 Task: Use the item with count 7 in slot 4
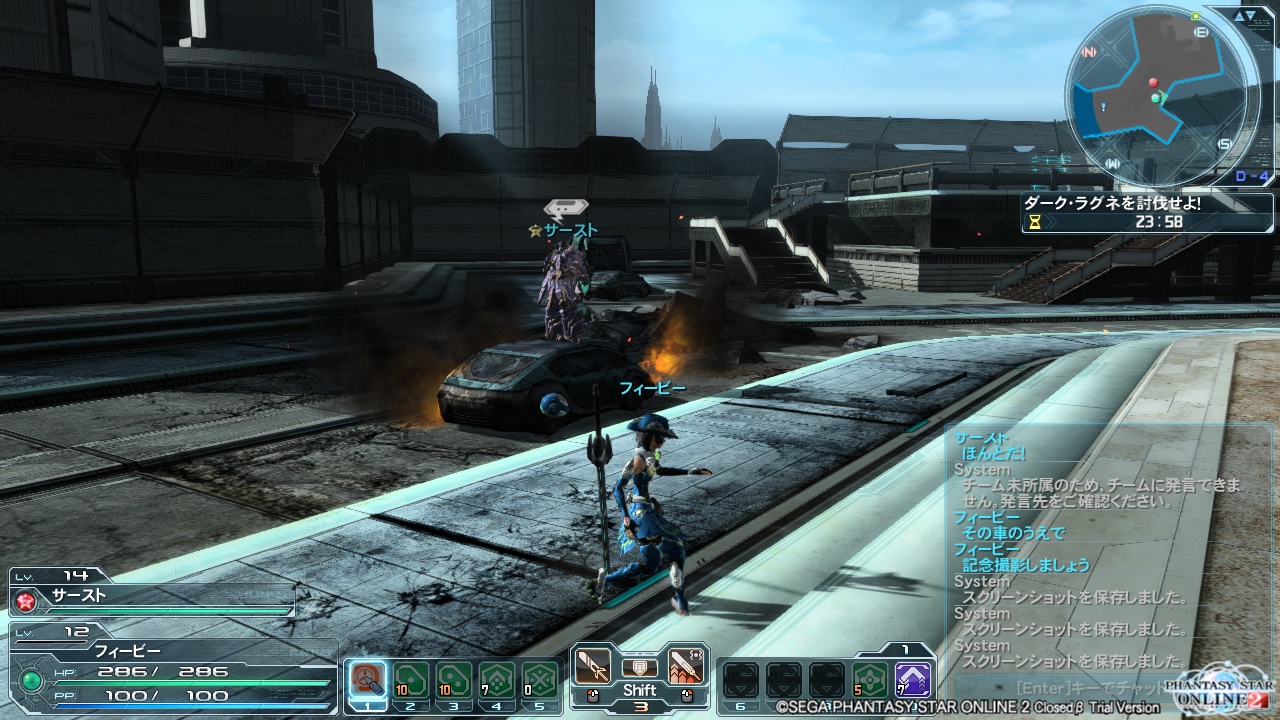pos(497,680)
